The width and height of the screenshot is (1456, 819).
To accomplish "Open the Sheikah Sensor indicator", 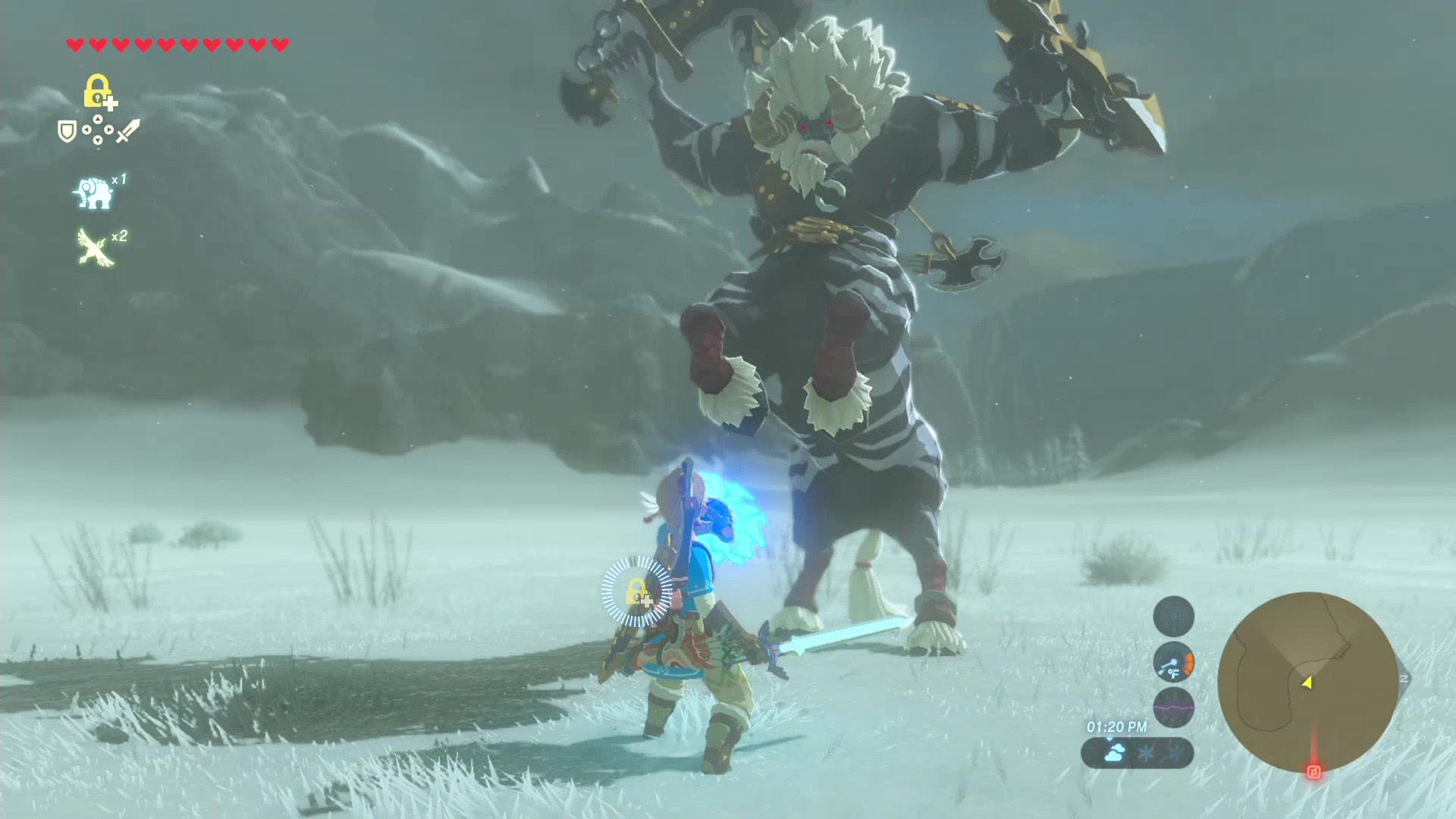I will [1173, 616].
